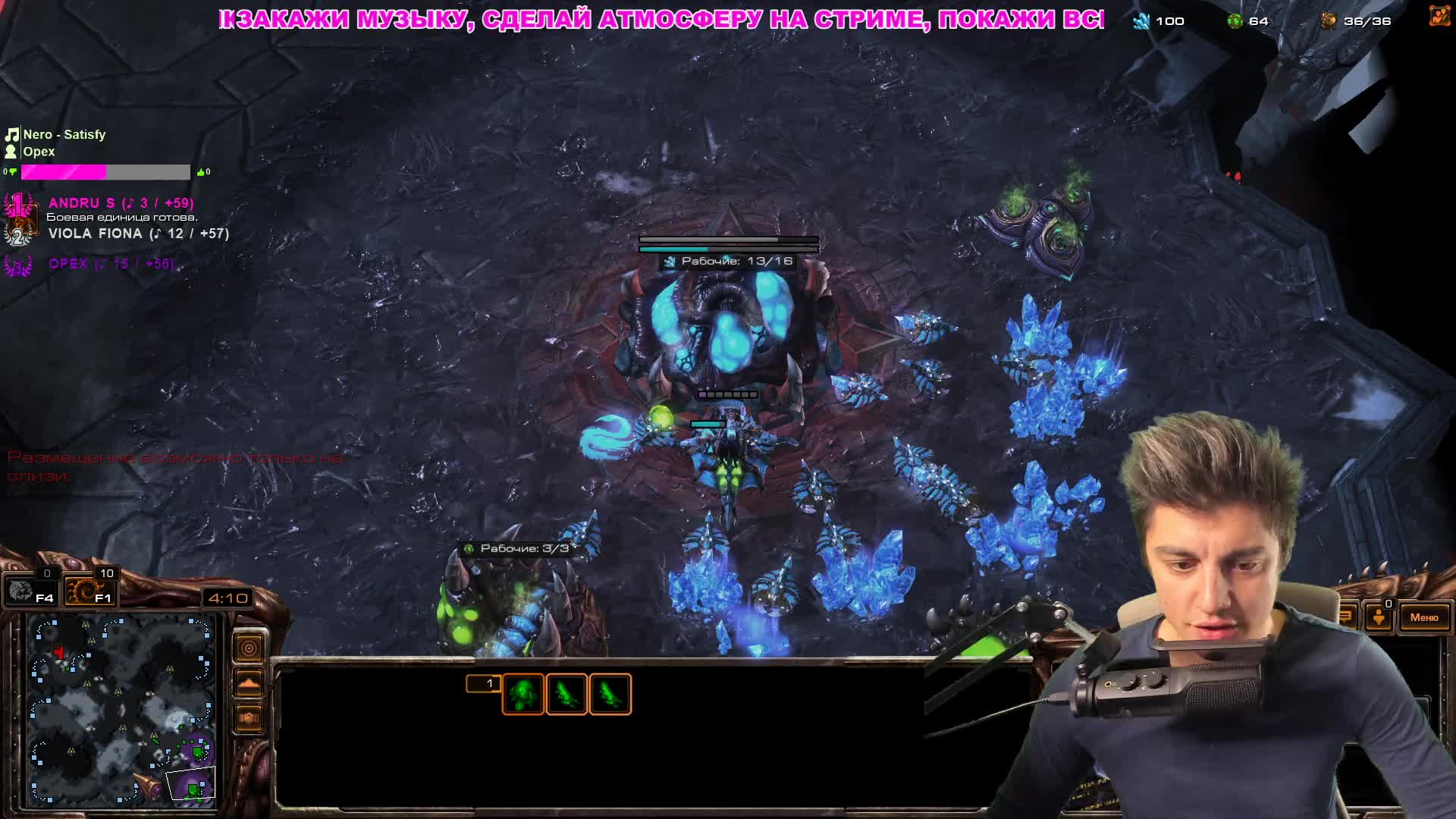
Task: Toggle minimap terrain display
Action: click(249, 683)
